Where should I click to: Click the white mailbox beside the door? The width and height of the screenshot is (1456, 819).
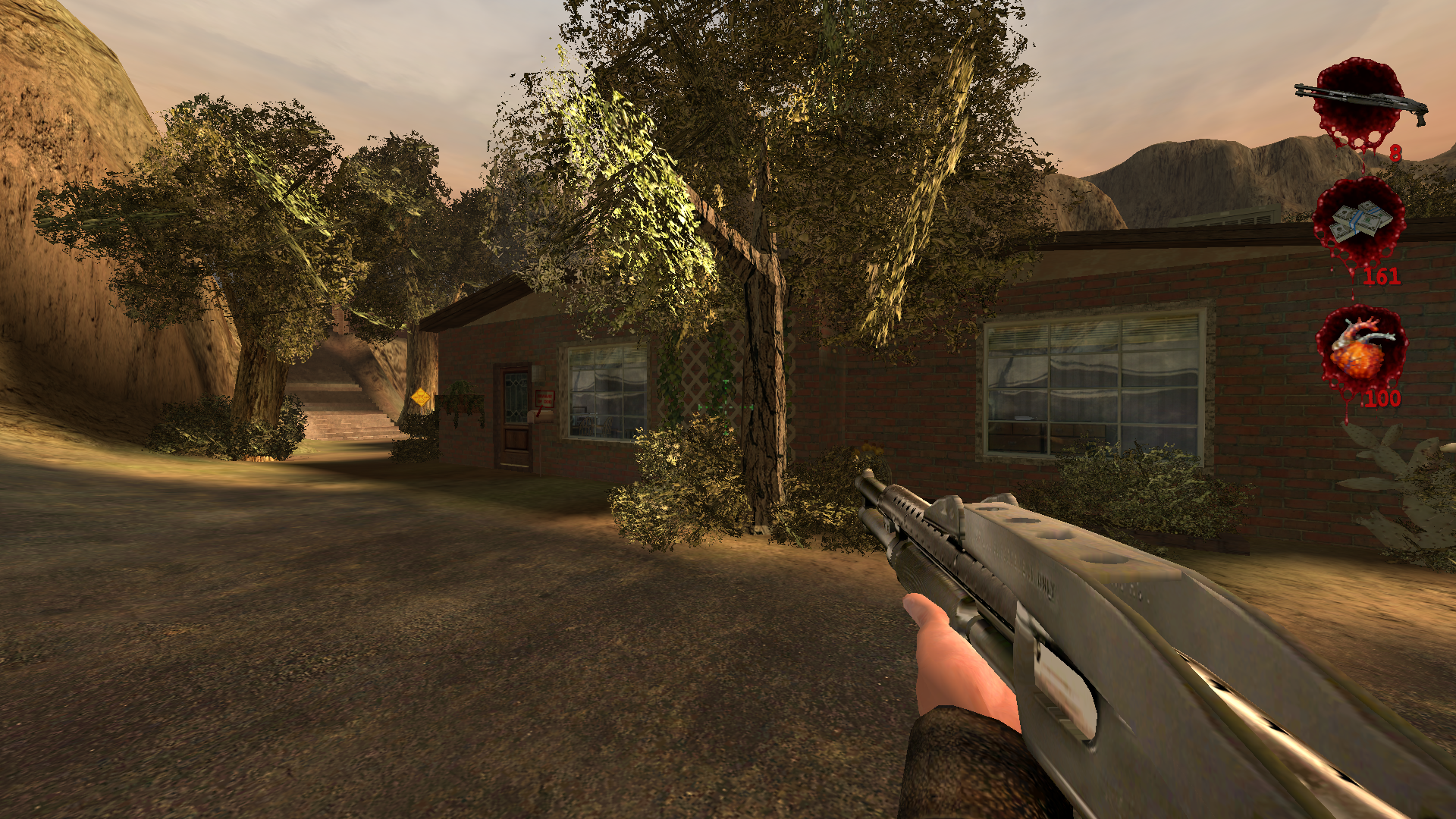(x=541, y=418)
